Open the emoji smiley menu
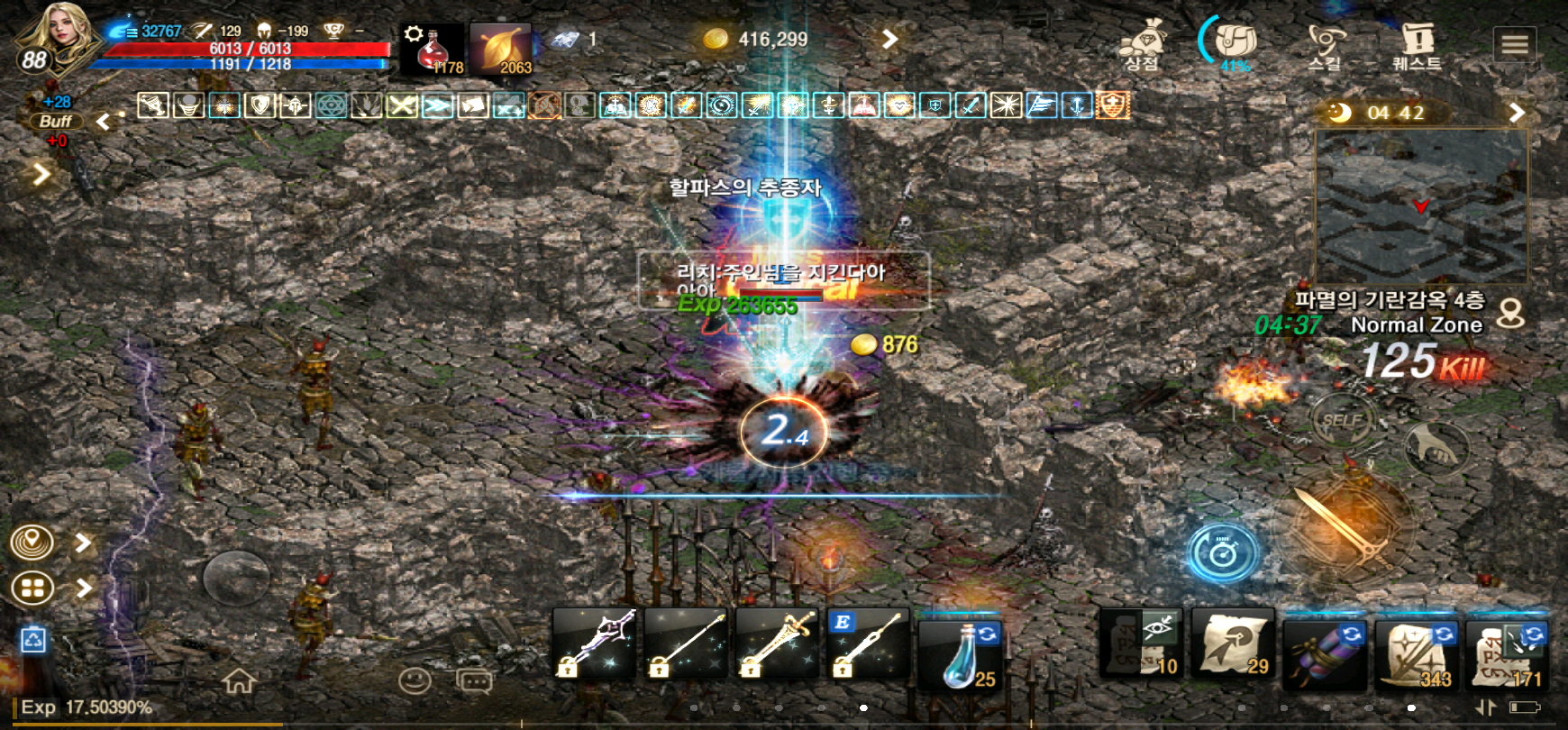 [415, 680]
